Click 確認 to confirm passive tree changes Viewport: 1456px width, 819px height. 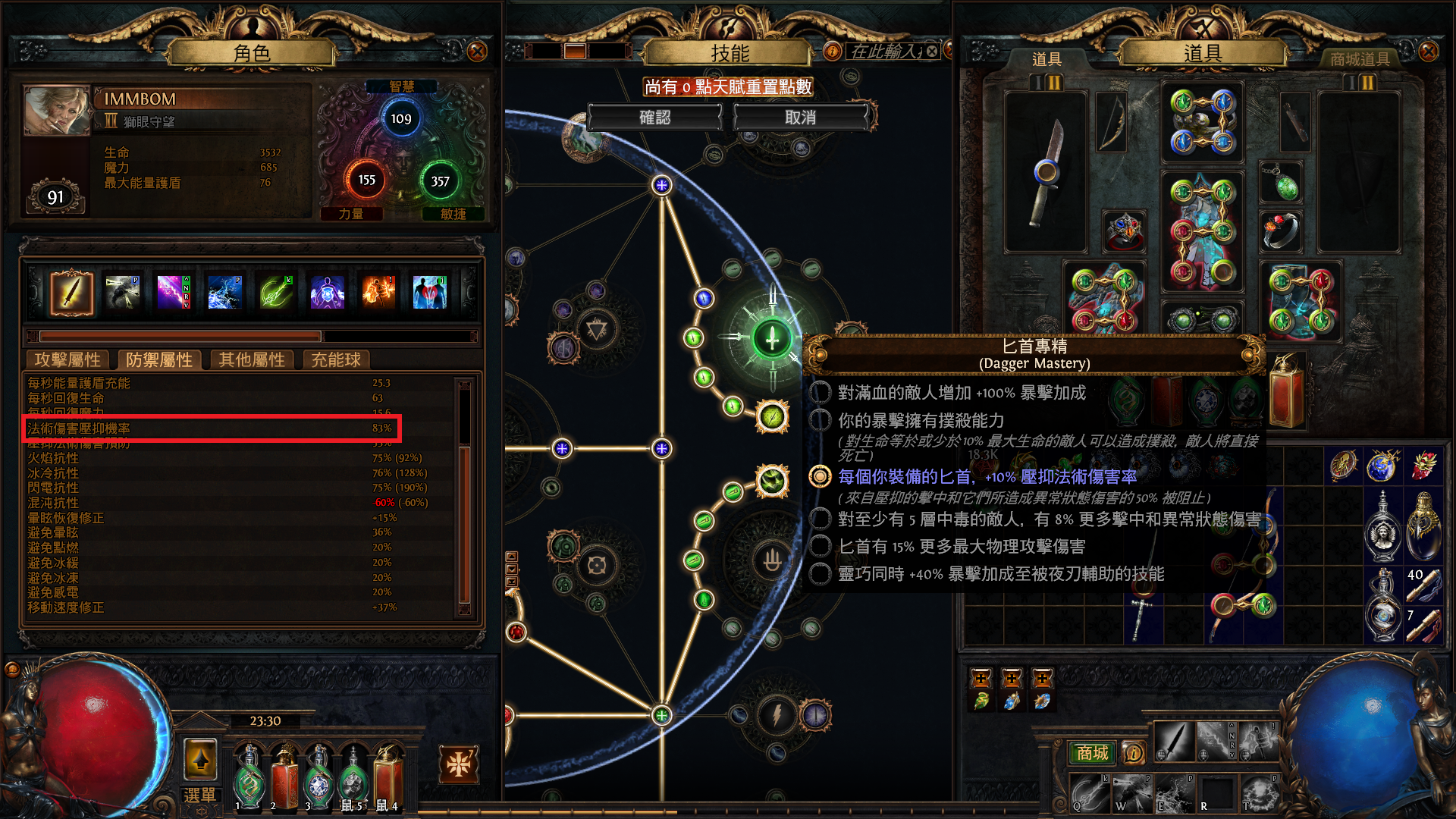coord(655,117)
